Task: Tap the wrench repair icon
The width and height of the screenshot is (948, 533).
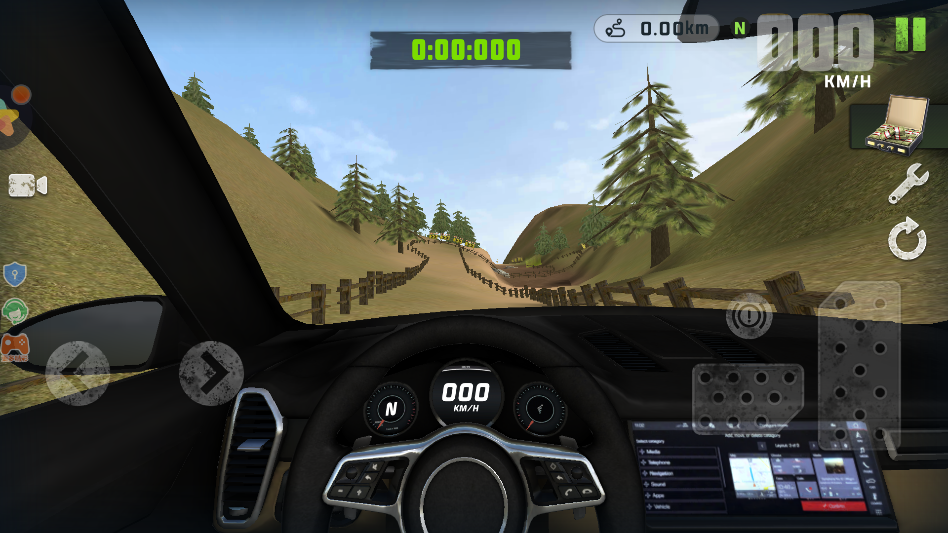Action: [907, 185]
